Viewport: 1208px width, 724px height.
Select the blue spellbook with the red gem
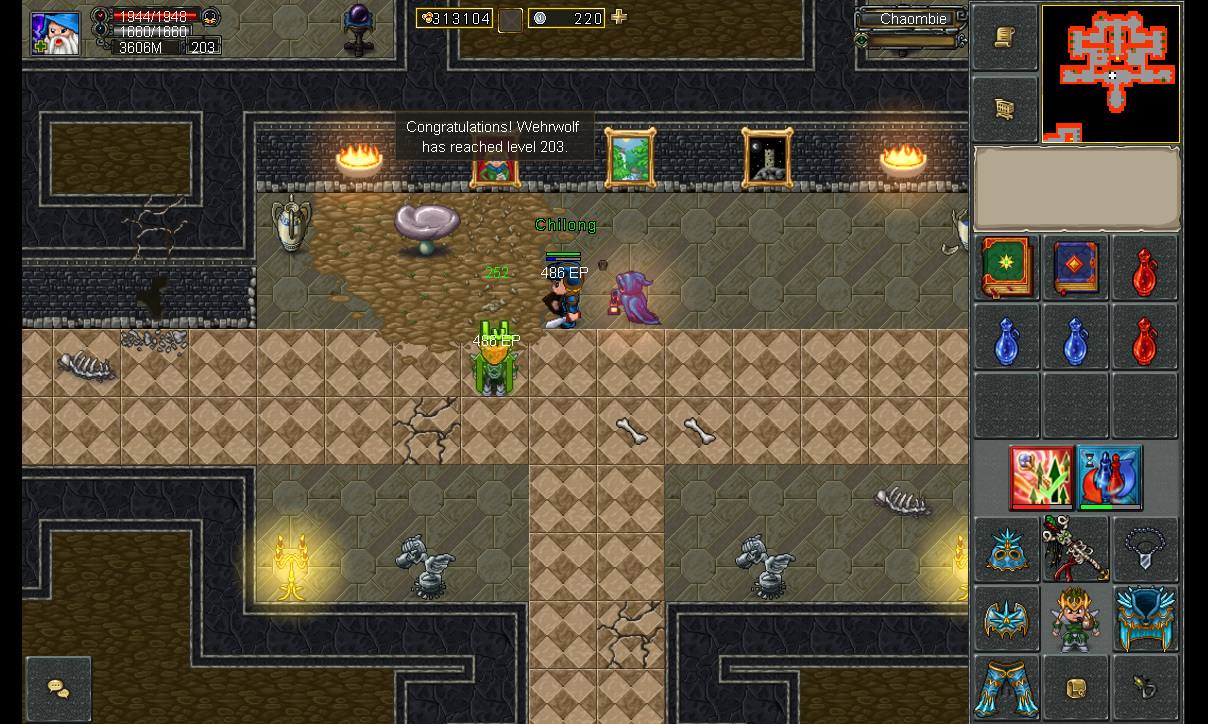click(x=1076, y=268)
